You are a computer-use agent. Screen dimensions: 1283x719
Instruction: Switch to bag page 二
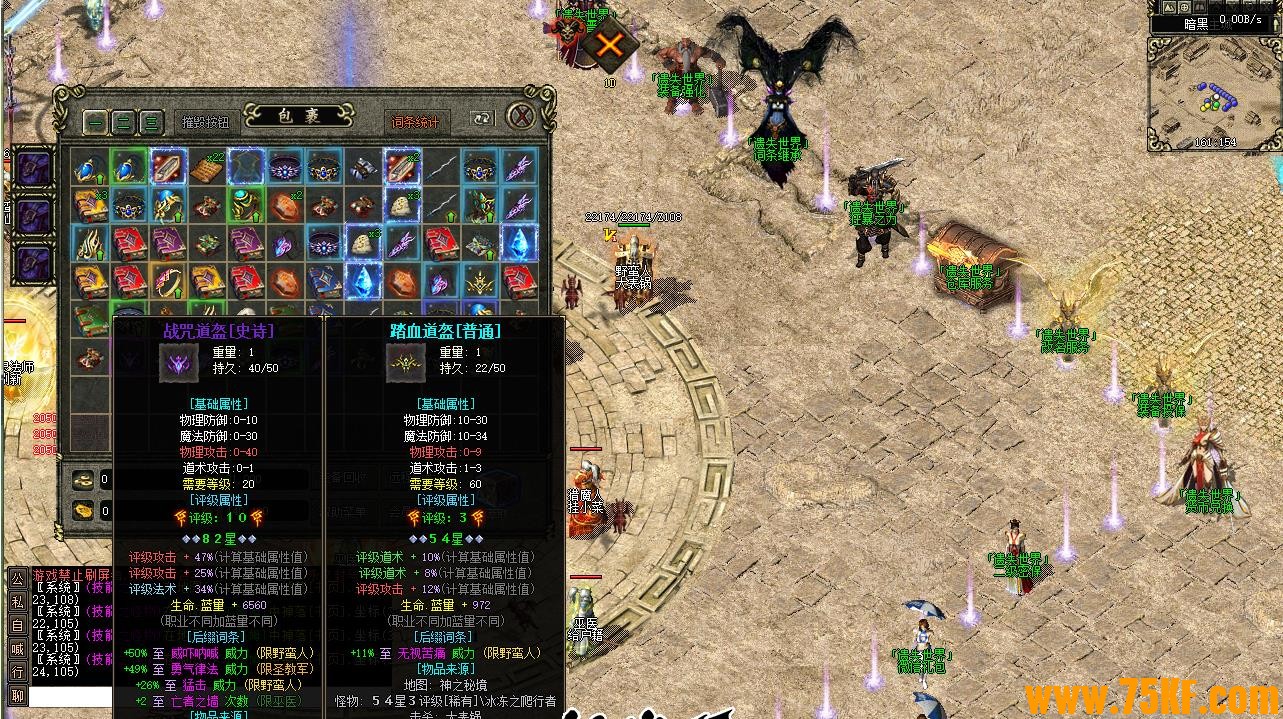[123, 122]
